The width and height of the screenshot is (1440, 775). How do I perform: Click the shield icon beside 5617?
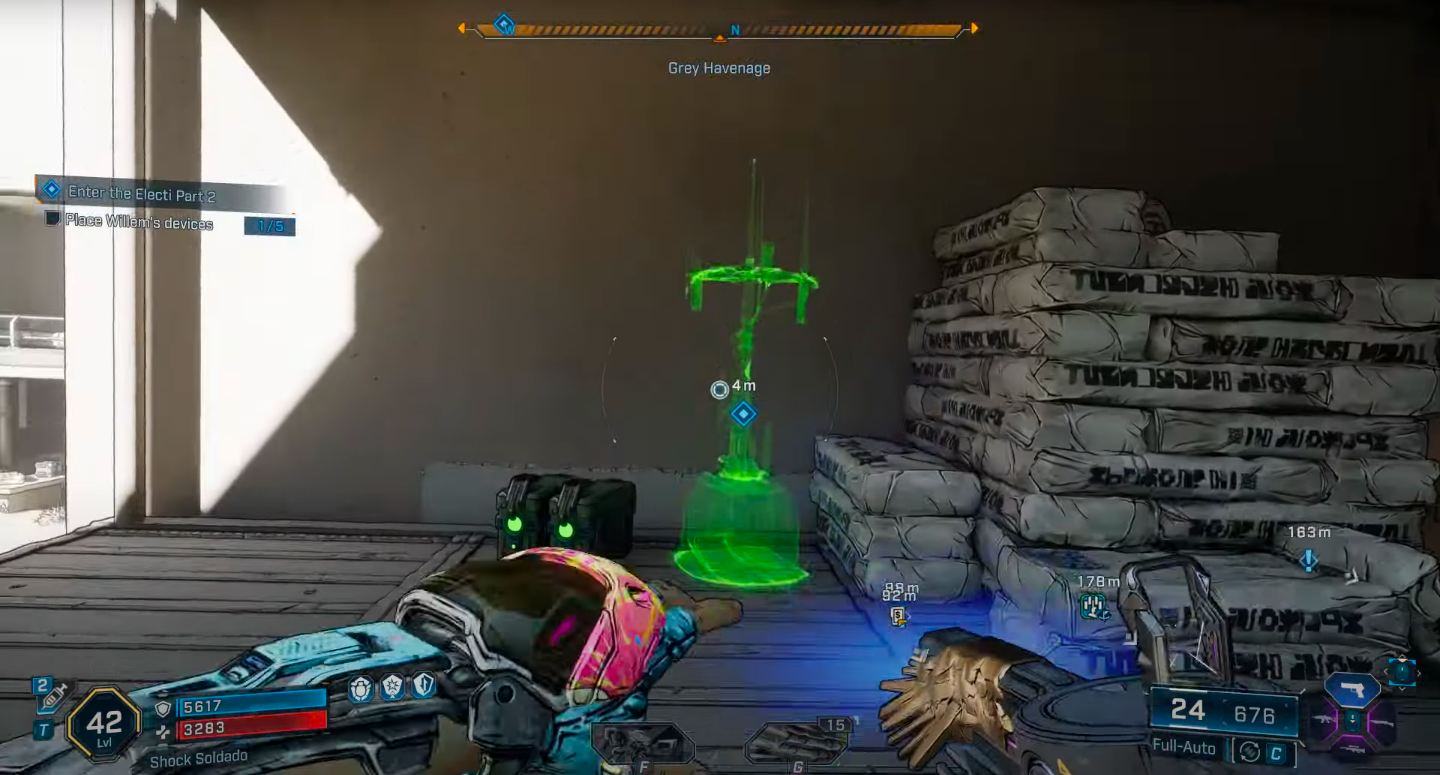[163, 708]
